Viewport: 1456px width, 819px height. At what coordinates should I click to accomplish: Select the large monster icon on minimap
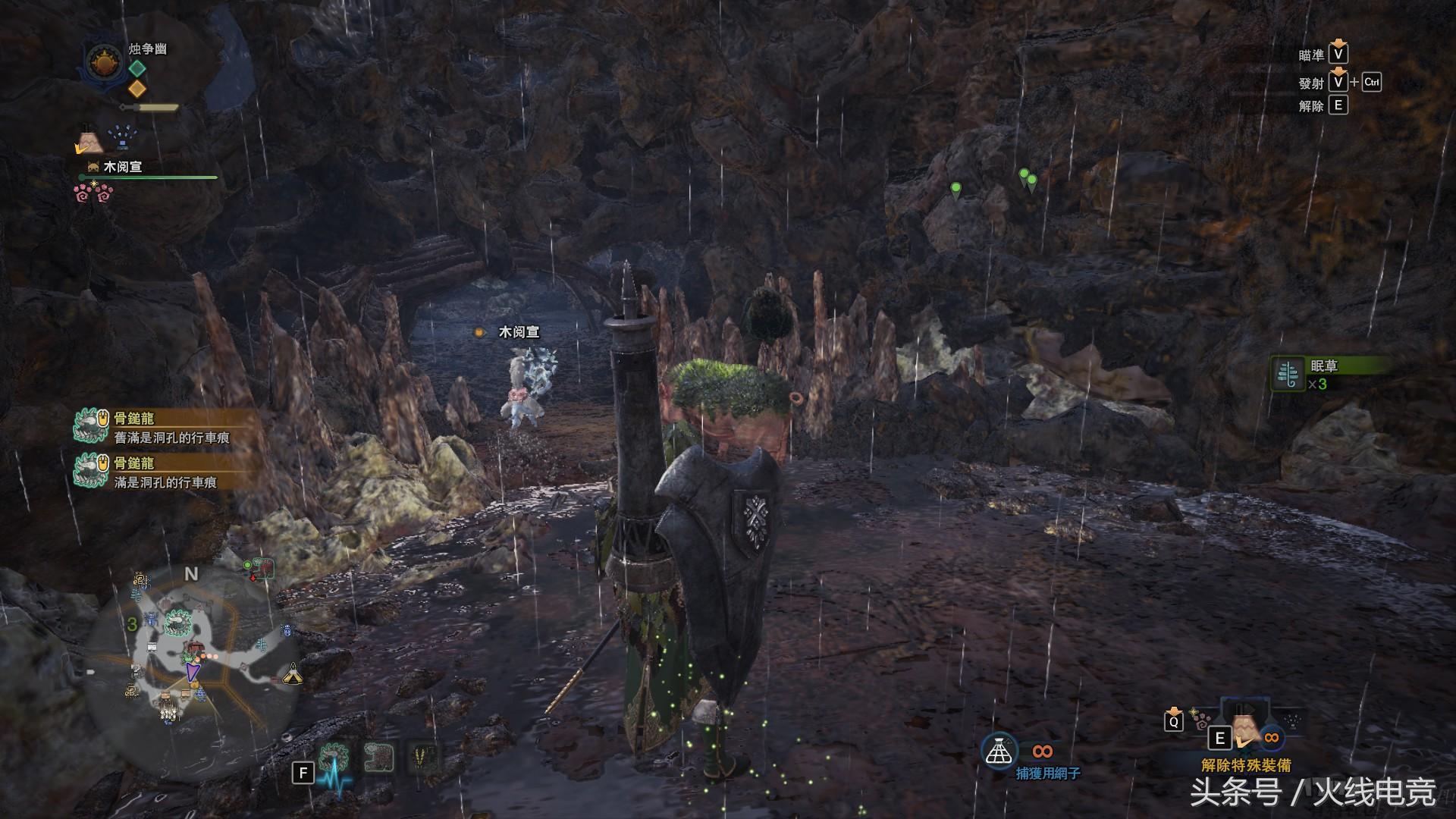pyautogui.click(x=179, y=622)
